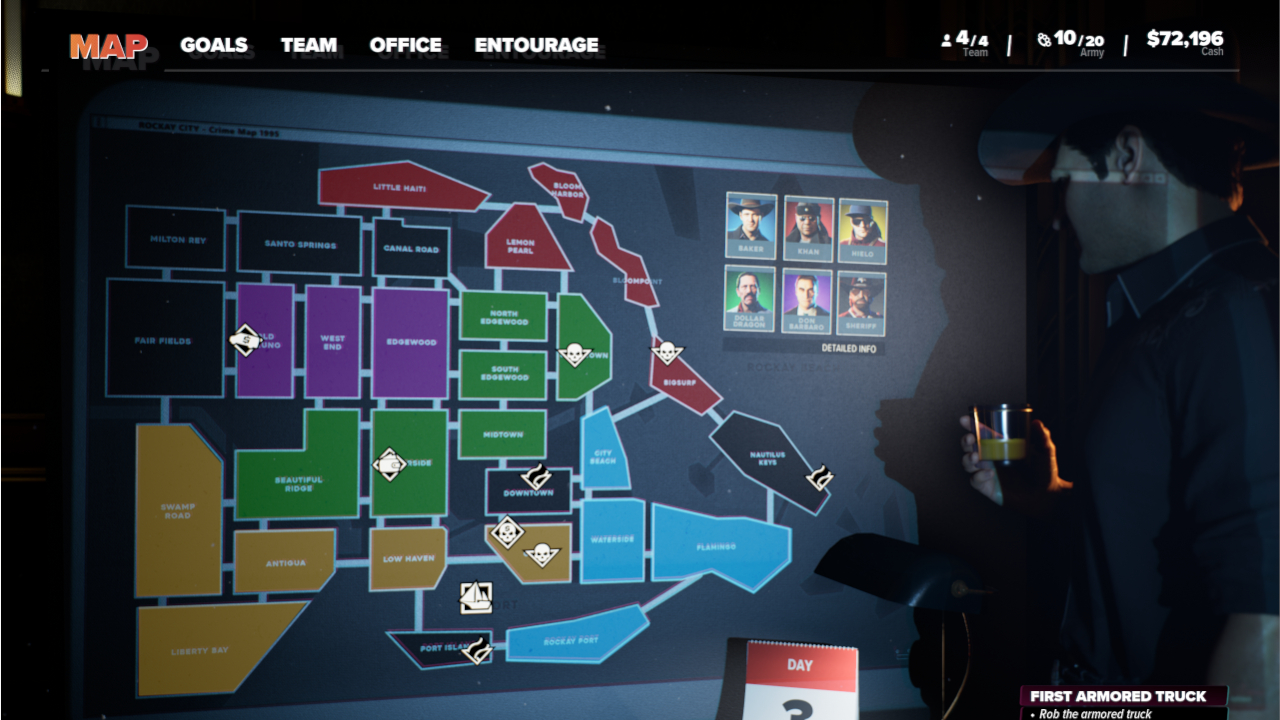Go to the Office tab
This screenshot has height=720, width=1280.
point(405,45)
